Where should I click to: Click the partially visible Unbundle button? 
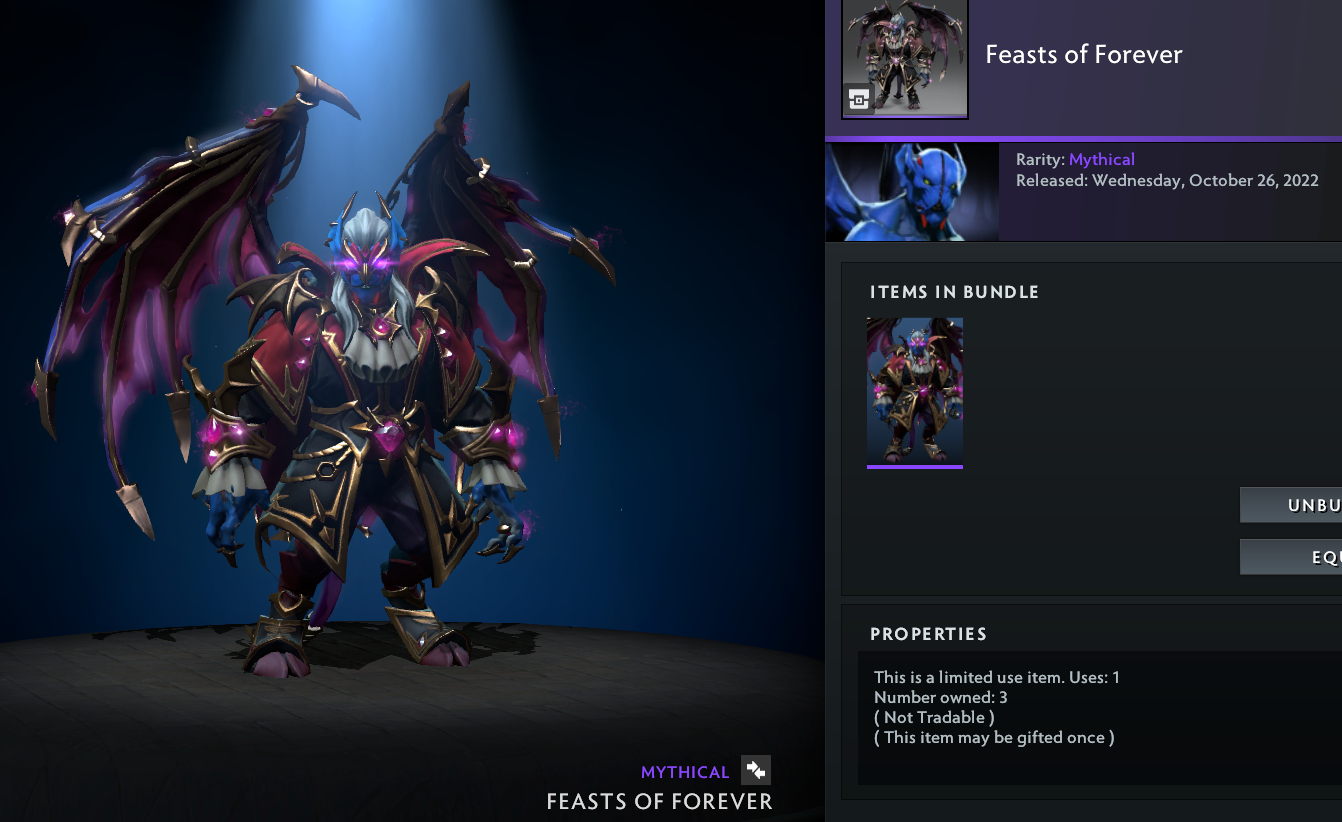click(1292, 505)
